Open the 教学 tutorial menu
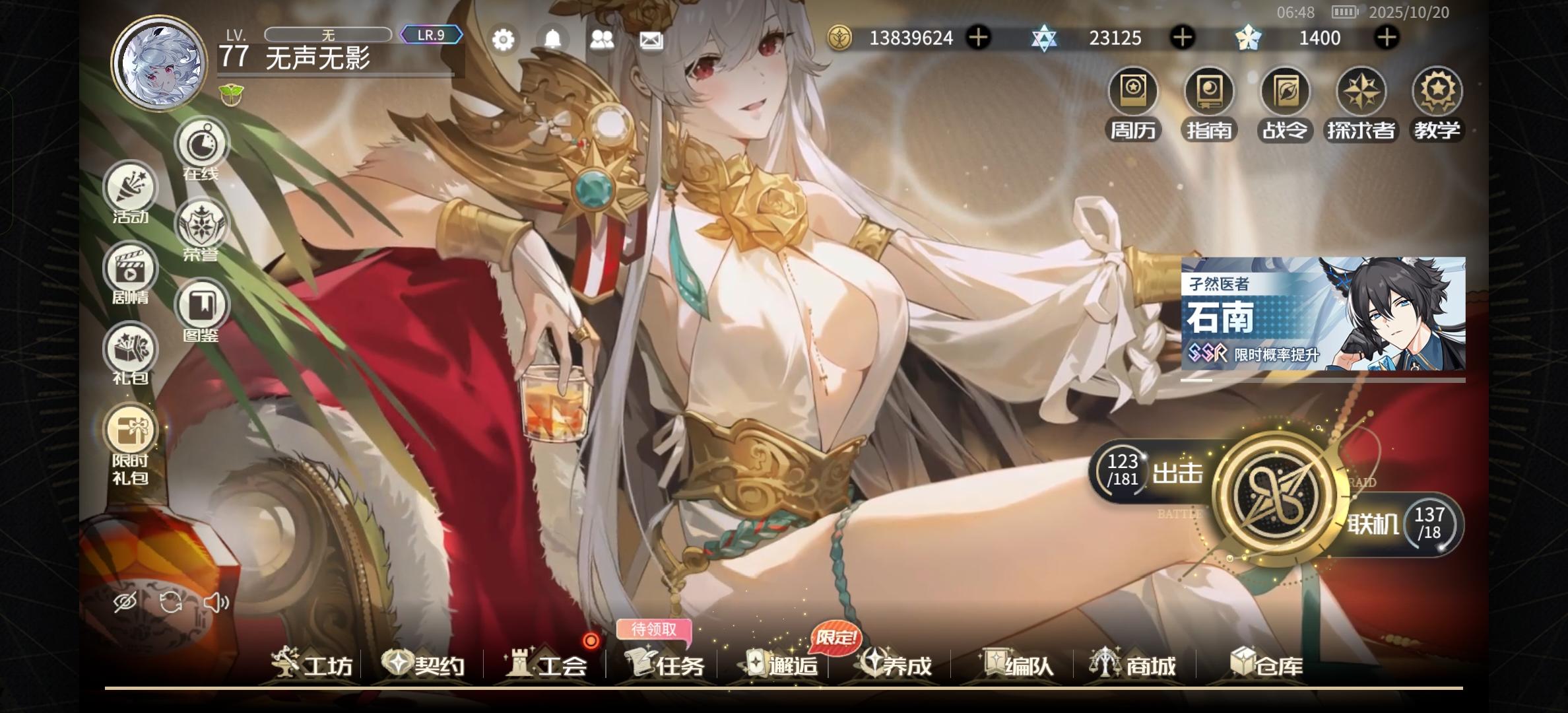This screenshot has width=1568, height=713. pyautogui.click(x=1437, y=102)
